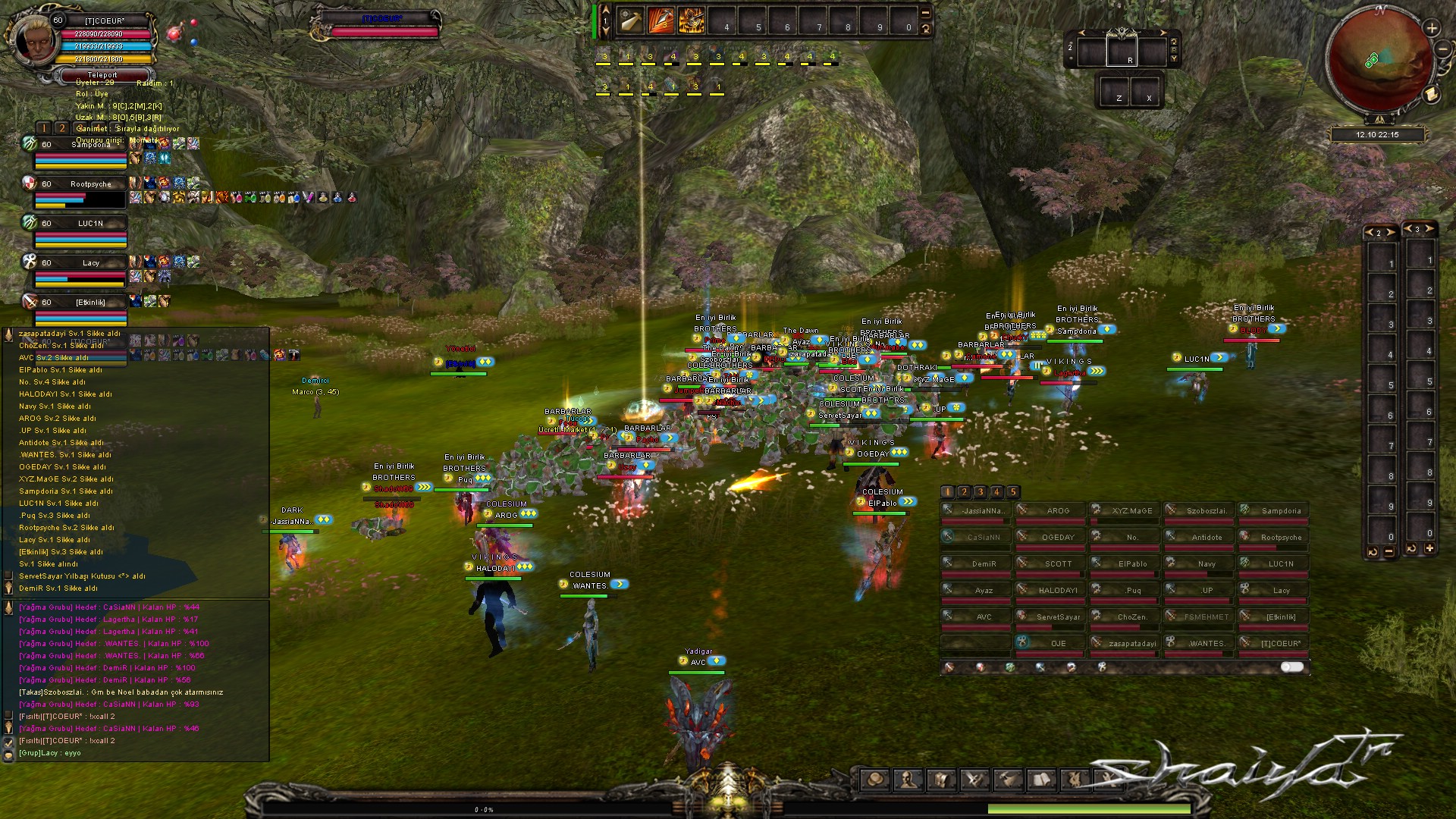Open the book icon in bottom menu
The height and width of the screenshot is (819, 1456).
(x=1042, y=780)
